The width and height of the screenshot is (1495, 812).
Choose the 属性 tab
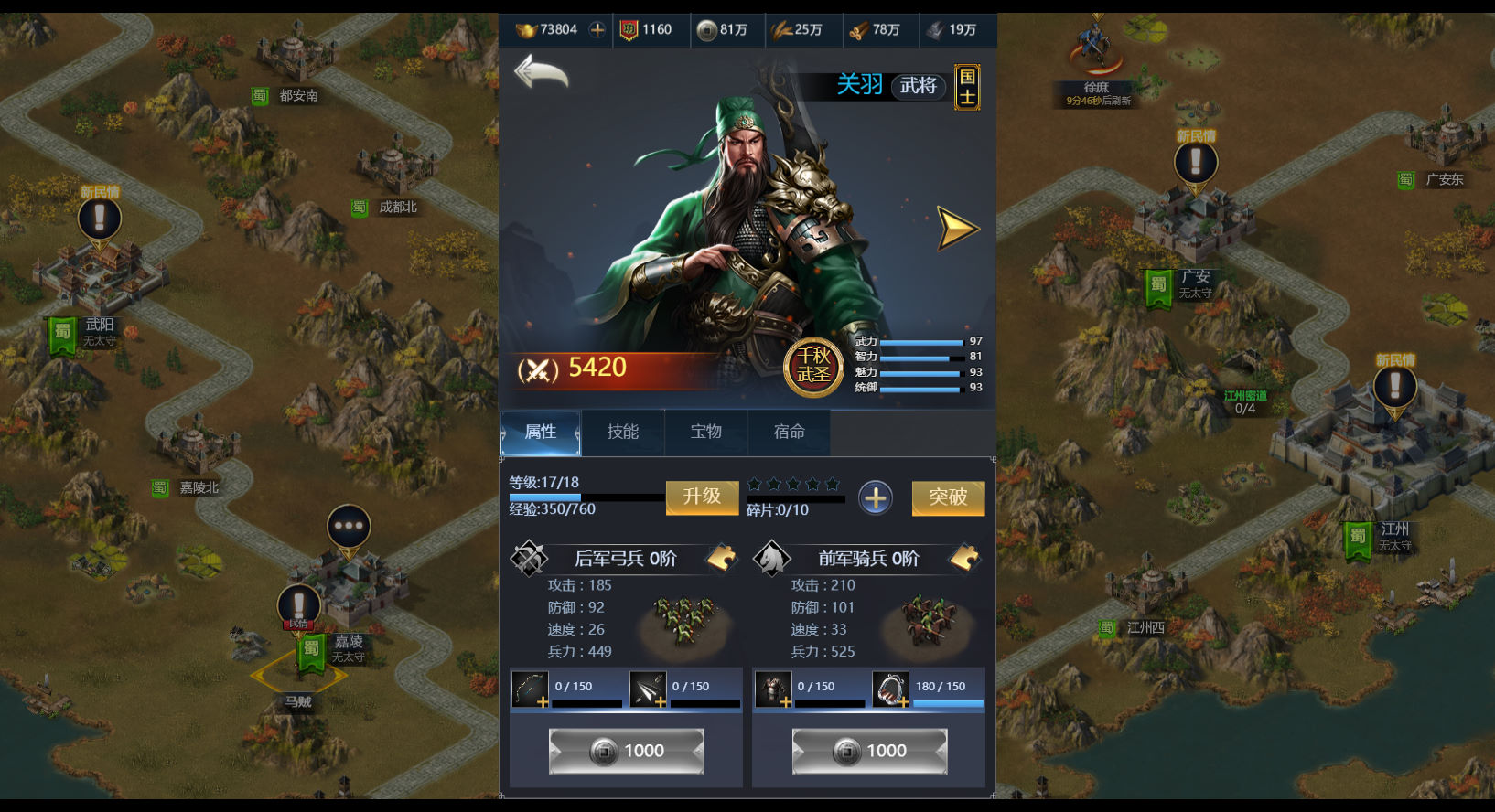(x=541, y=432)
